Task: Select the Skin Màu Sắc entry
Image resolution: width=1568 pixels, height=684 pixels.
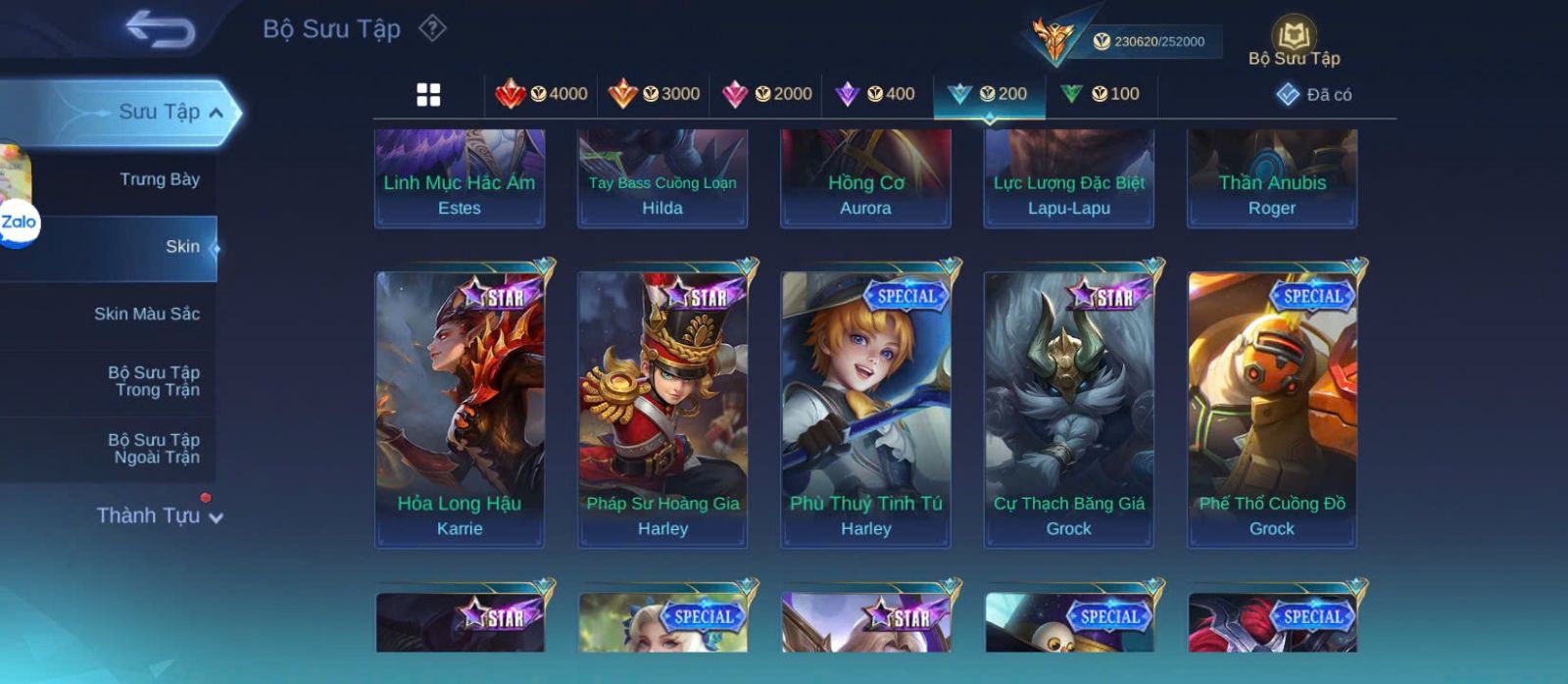Action: 146,314
